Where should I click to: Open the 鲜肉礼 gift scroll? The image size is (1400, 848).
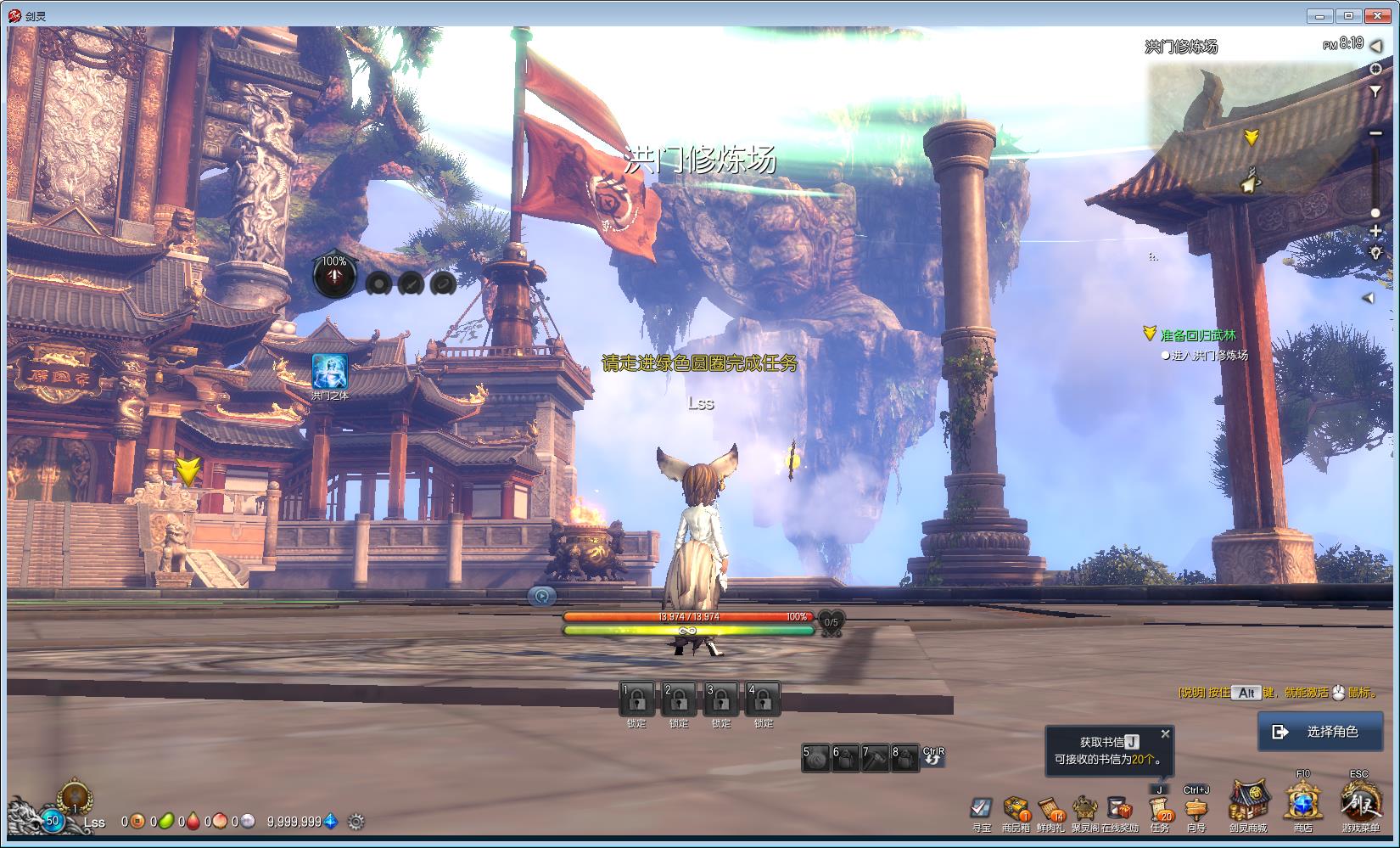coord(1050,809)
